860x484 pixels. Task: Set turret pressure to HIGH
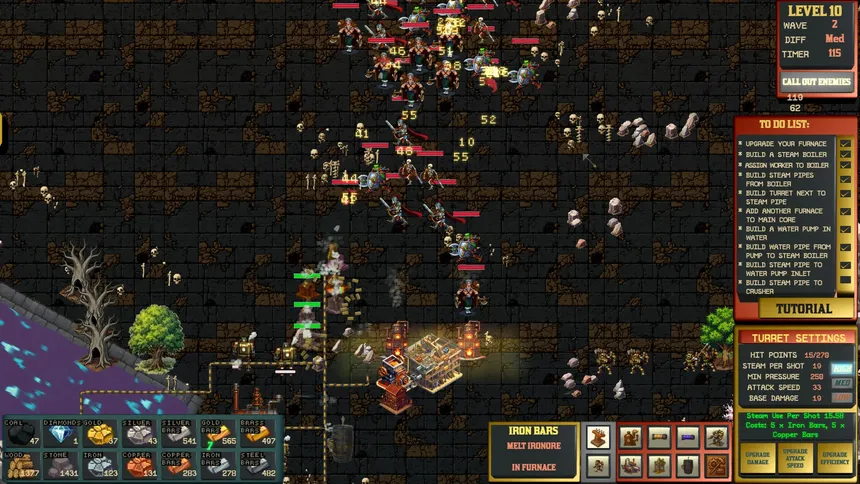point(843,367)
